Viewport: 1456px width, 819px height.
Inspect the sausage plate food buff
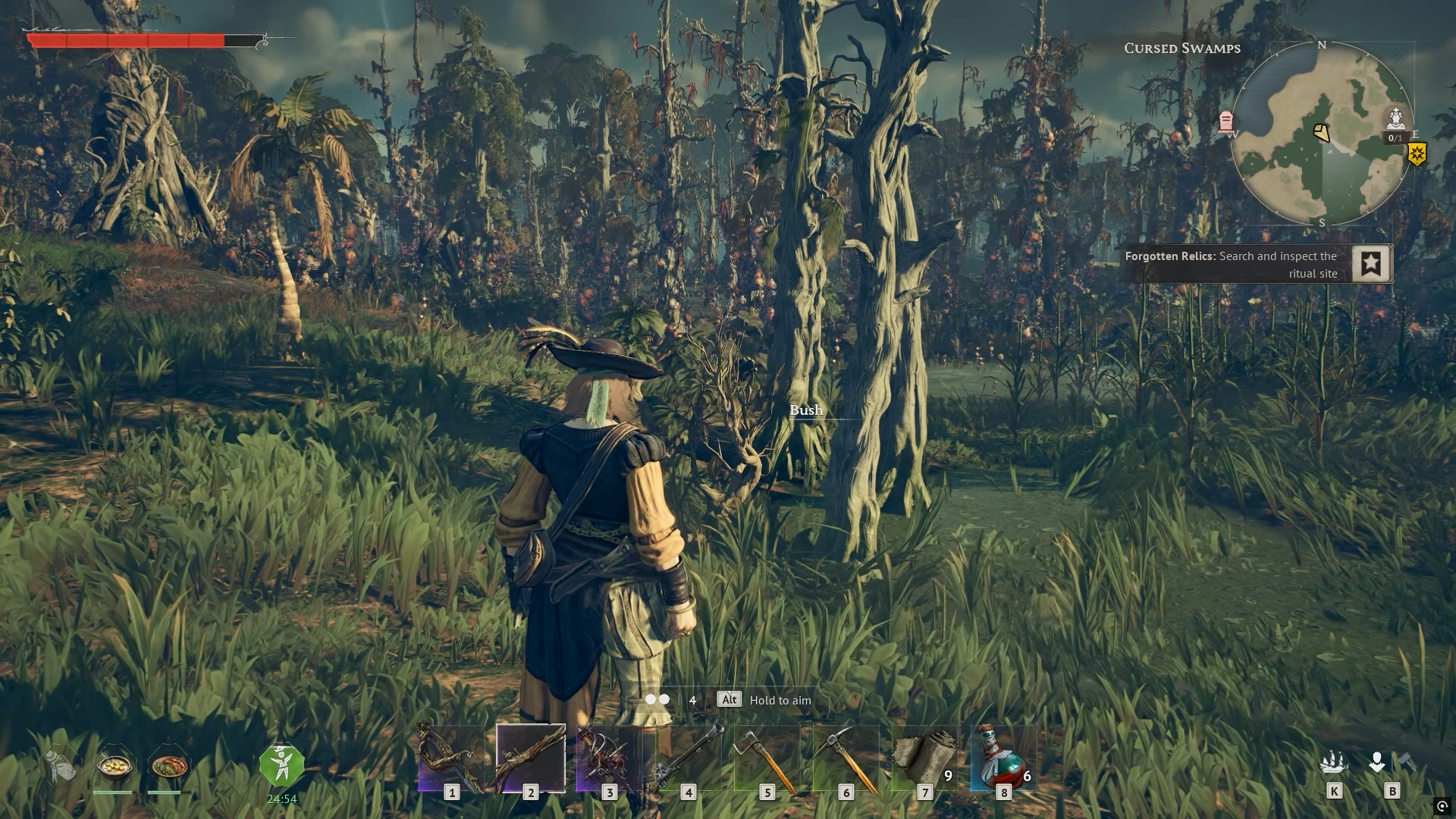coord(167,766)
